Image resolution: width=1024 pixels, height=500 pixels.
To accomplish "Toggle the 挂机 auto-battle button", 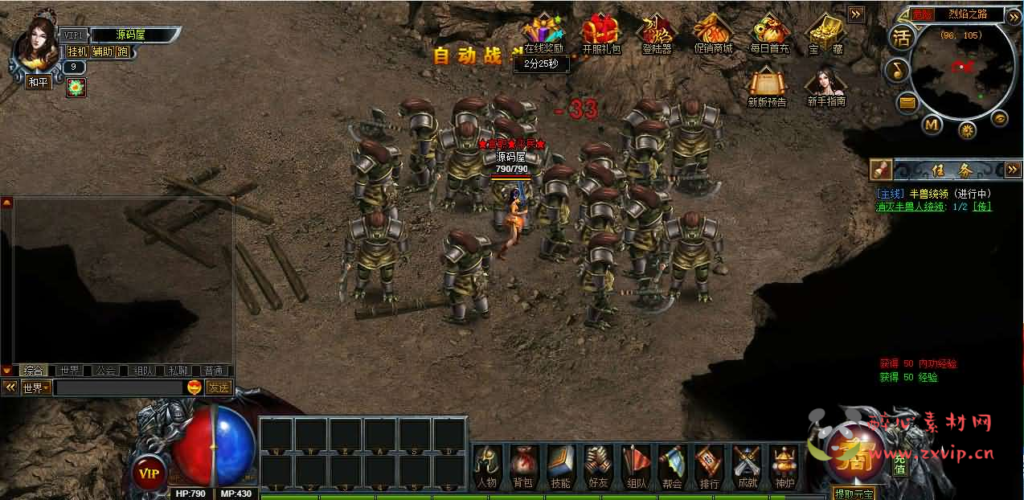I will pos(77,52).
